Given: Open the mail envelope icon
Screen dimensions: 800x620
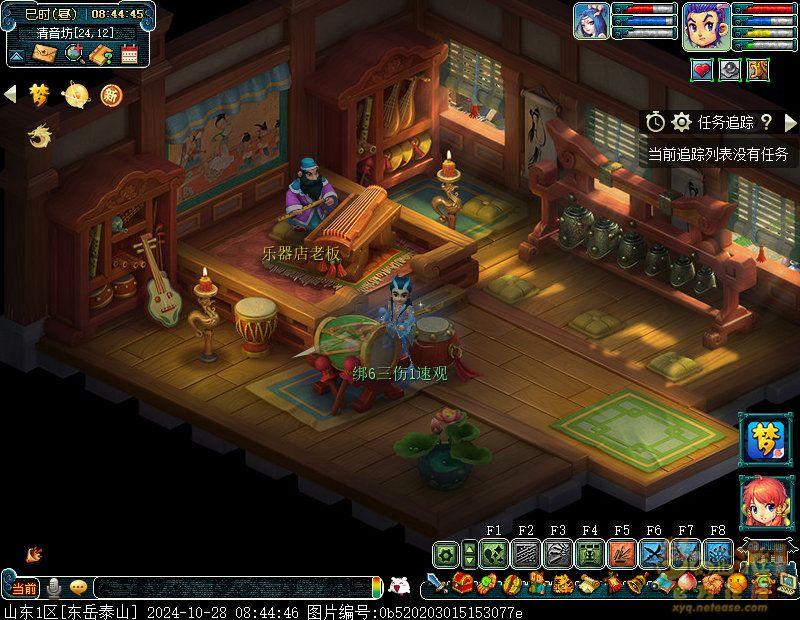Looking at the screenshot, I should coord(46,54).
